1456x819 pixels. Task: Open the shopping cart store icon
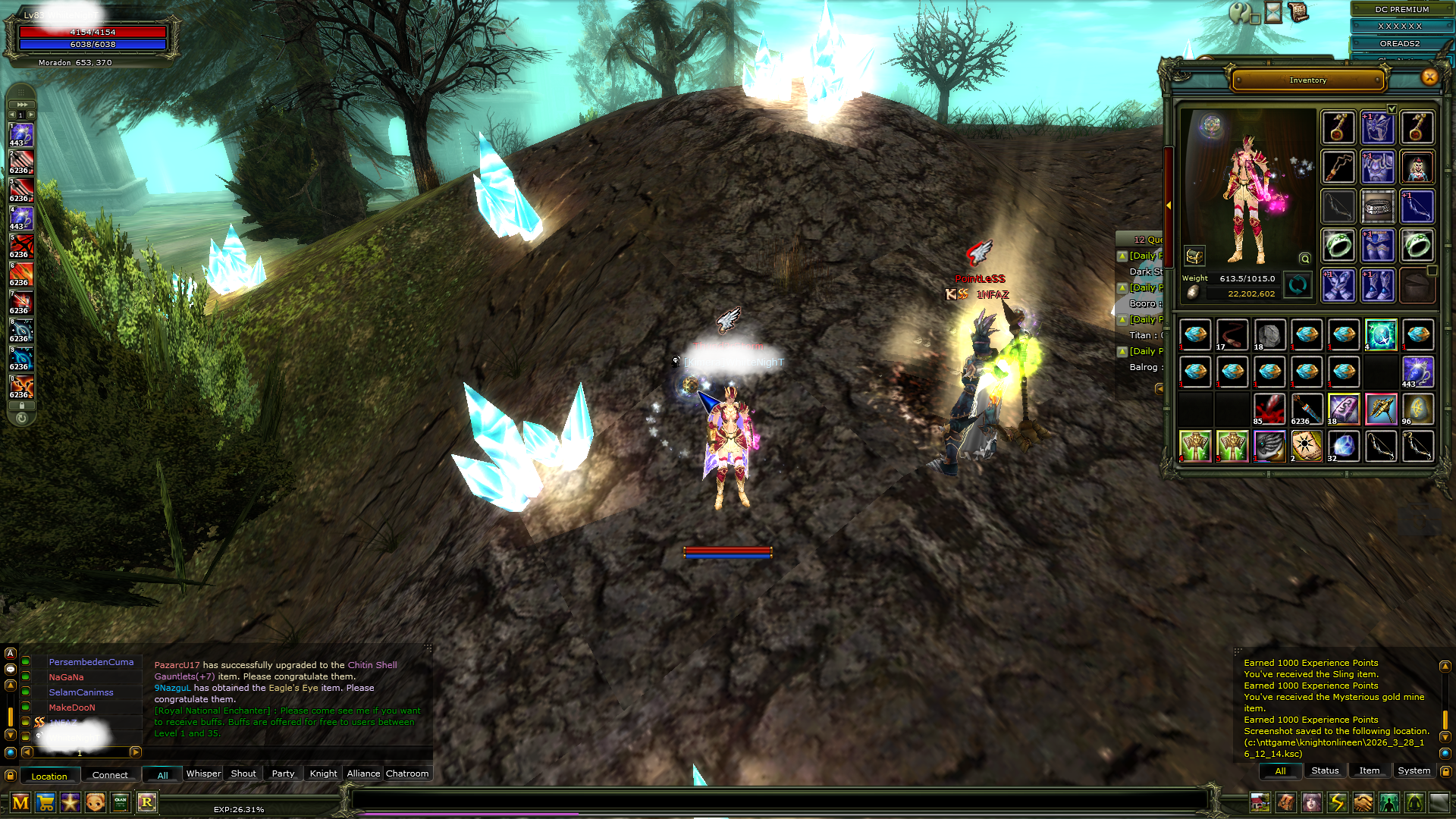pos(45,802)
